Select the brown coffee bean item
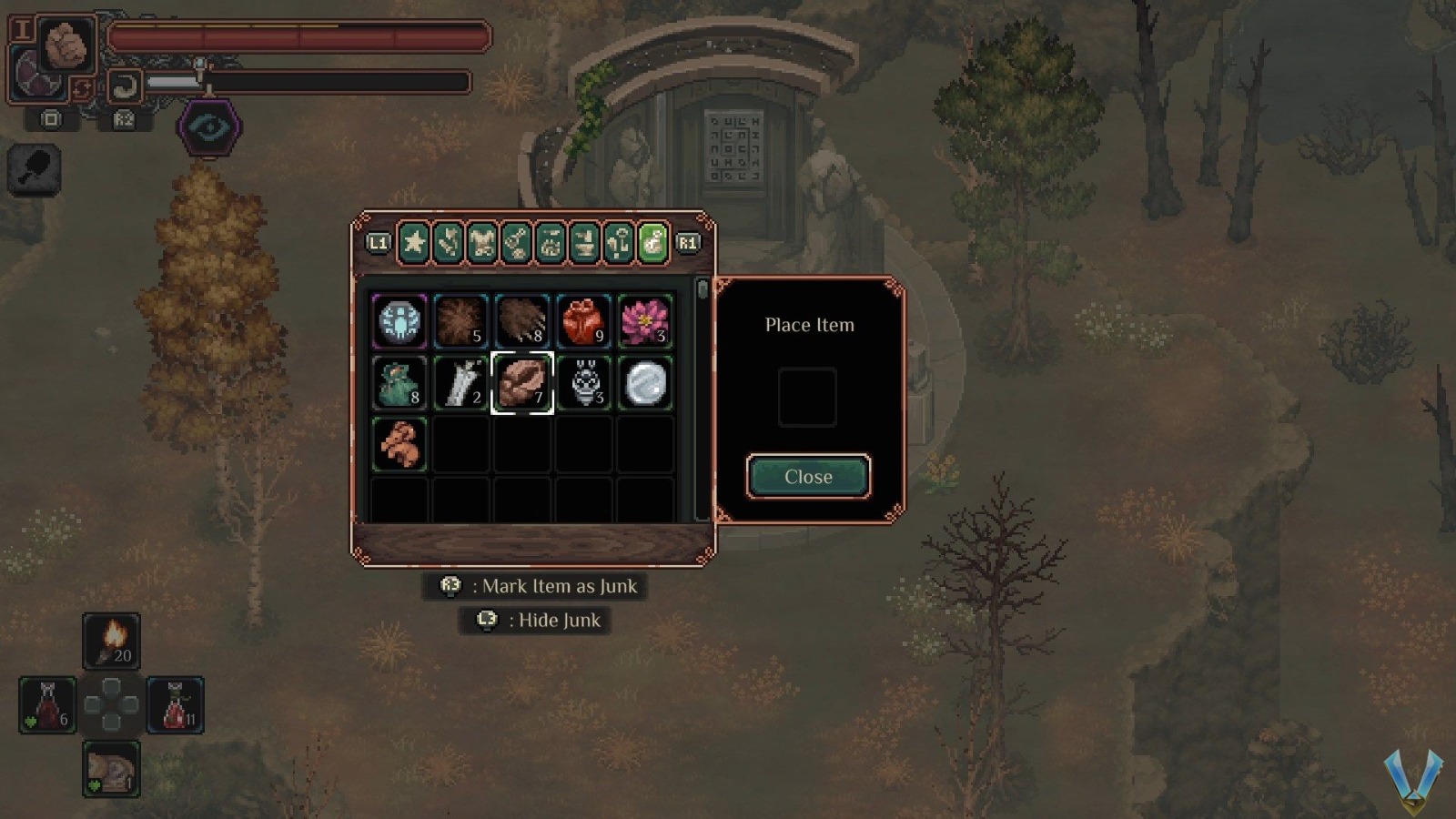Viewport: 1456px width, 819px height. point(522,383)
